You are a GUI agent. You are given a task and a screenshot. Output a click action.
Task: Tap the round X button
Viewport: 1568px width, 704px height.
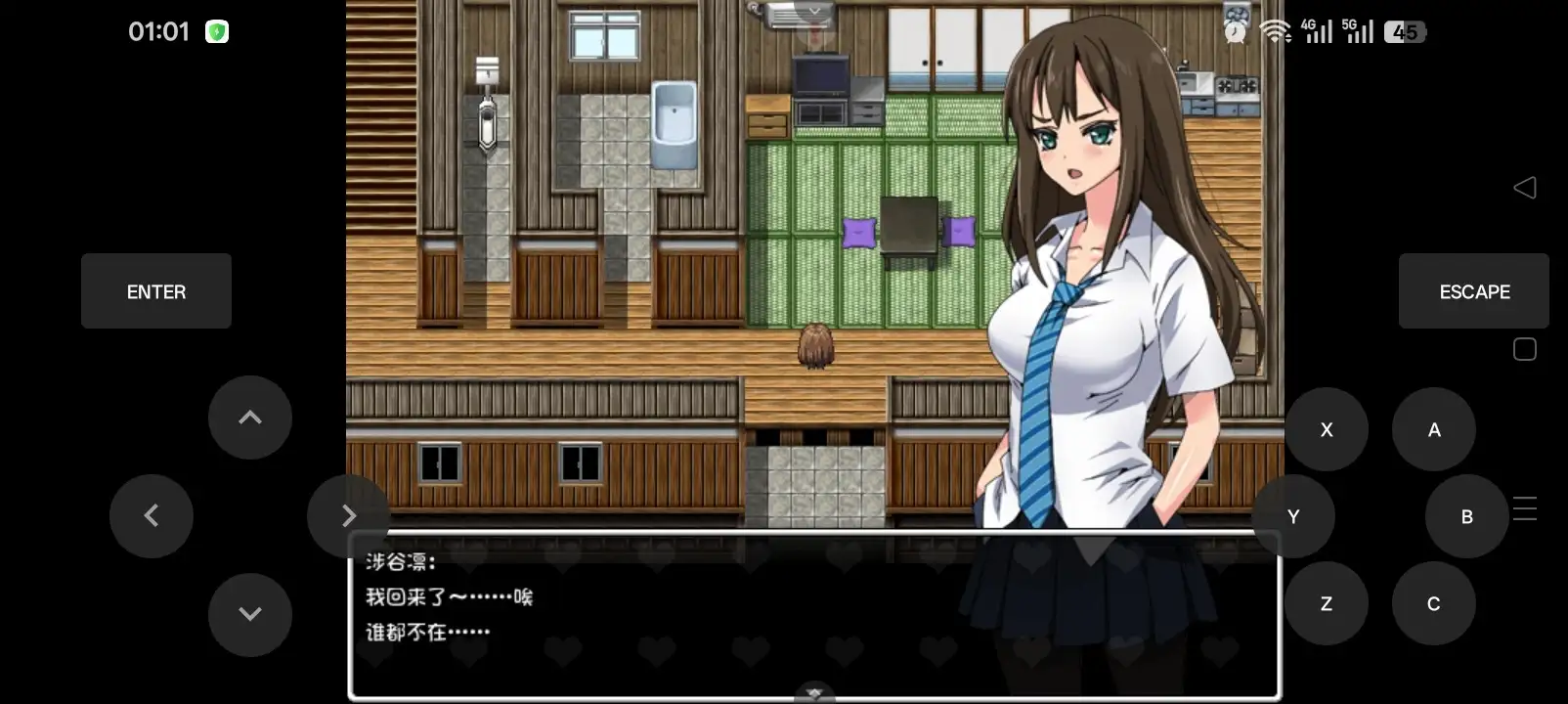[x=1327, y=429]
